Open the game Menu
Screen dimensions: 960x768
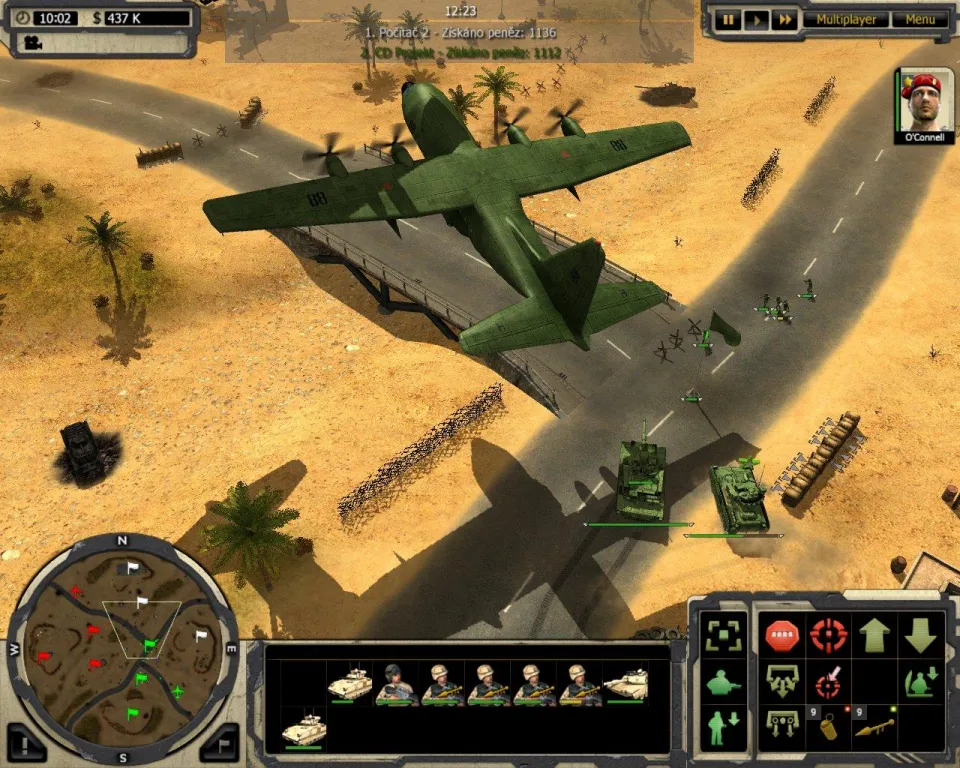coord(919,20)
